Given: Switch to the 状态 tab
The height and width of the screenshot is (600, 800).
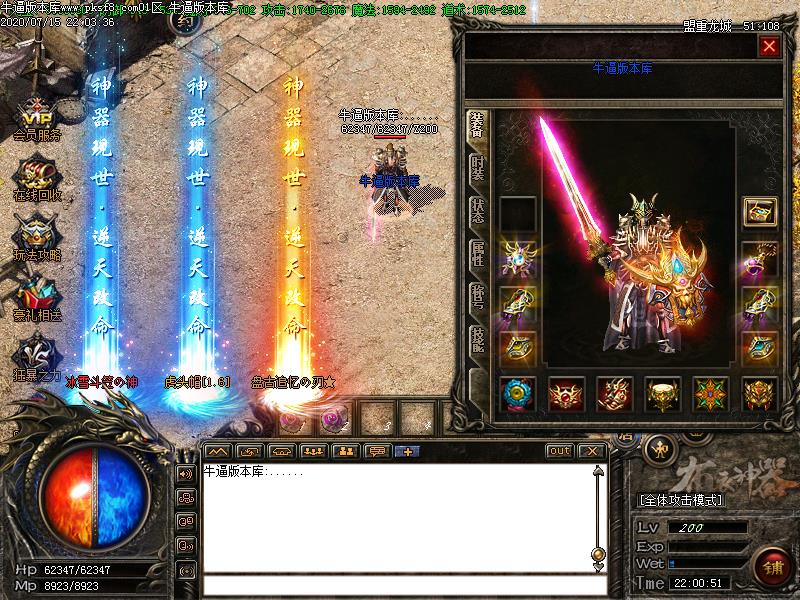Looking at the screenshot, I should point(478,210).
